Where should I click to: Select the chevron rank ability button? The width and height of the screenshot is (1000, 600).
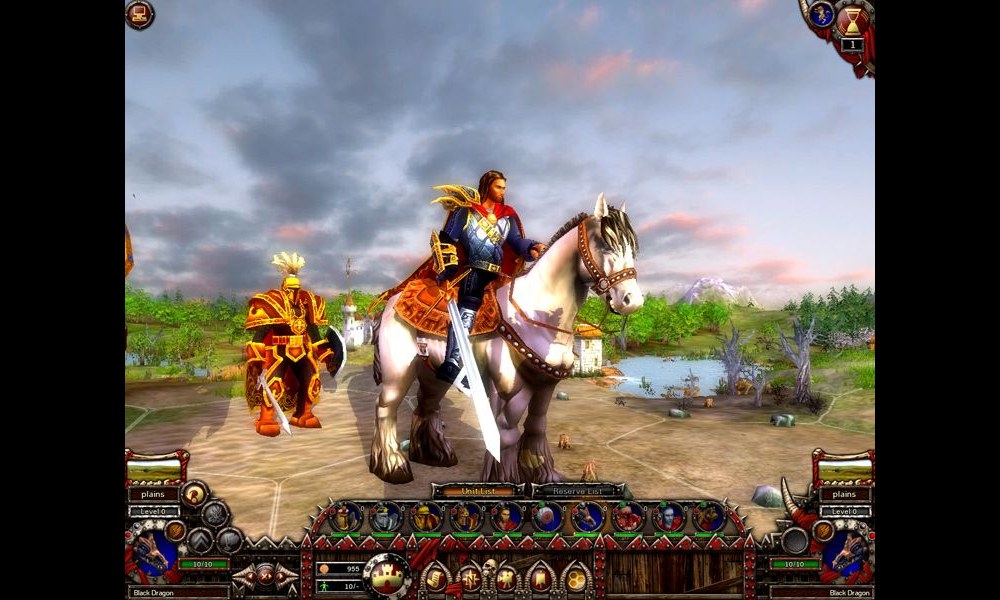point(201,540)
